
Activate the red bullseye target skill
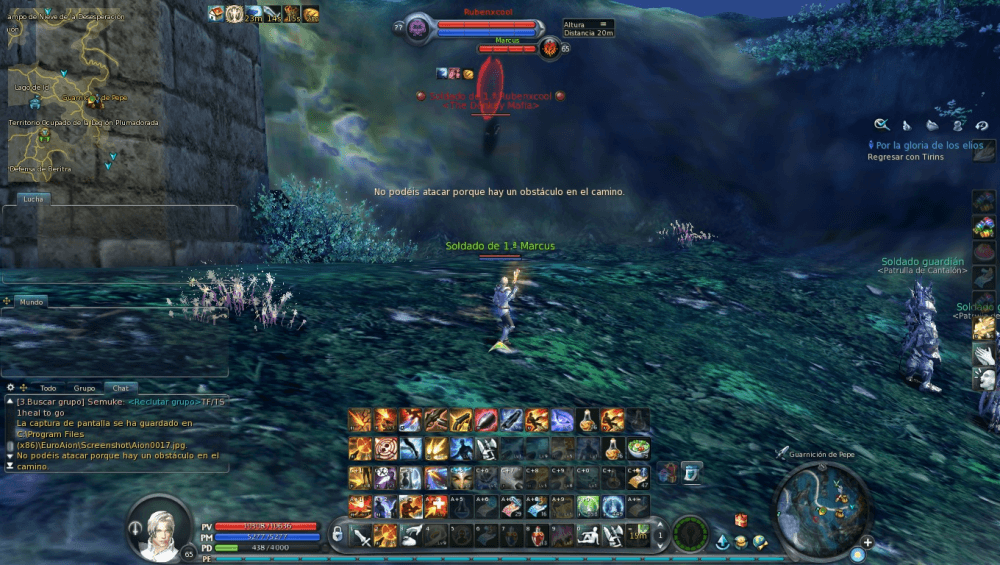pos(385,448)
